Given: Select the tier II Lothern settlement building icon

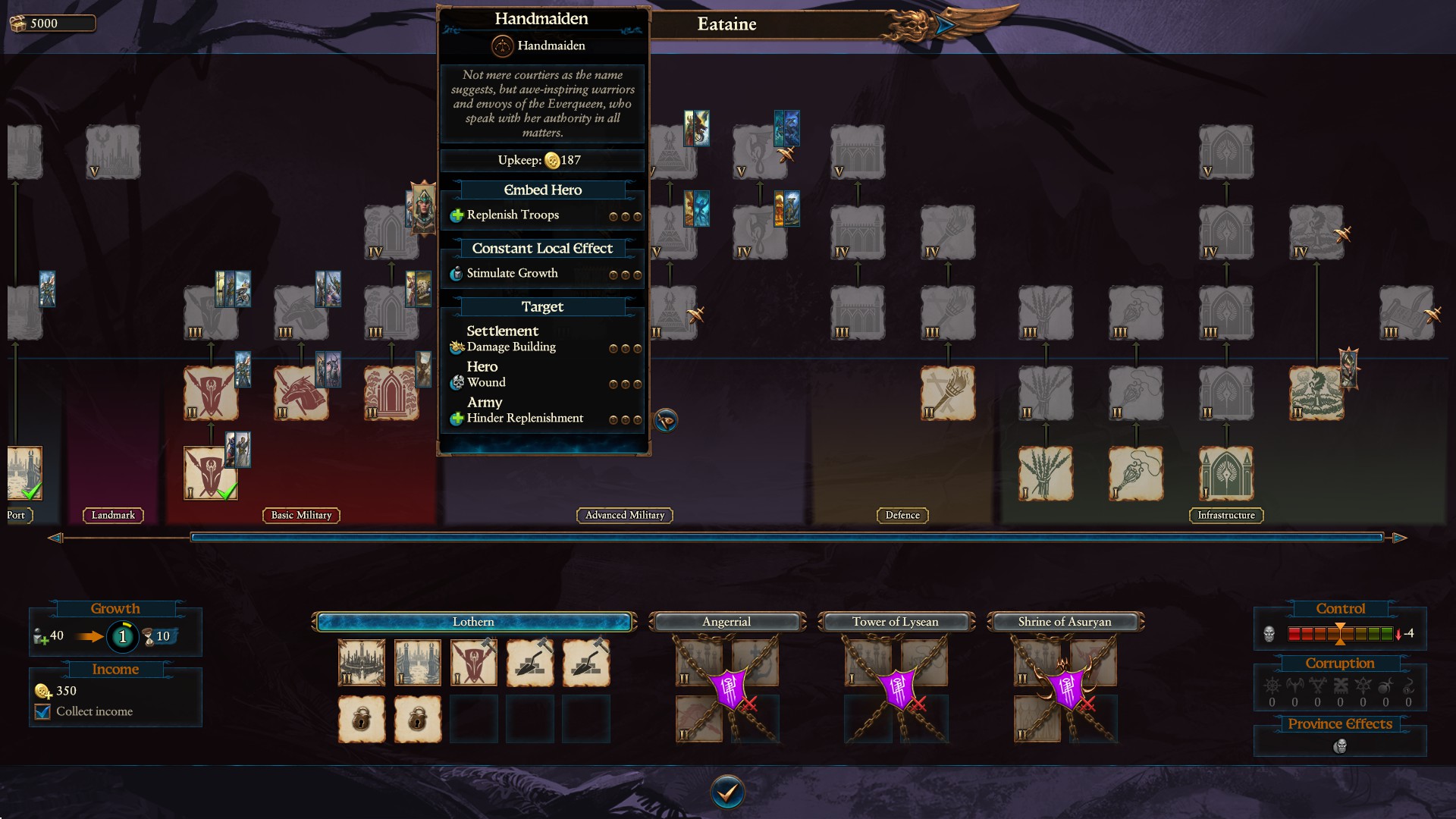Looking at the screenshot, I should pyautogui.click(x=360, y=662).
